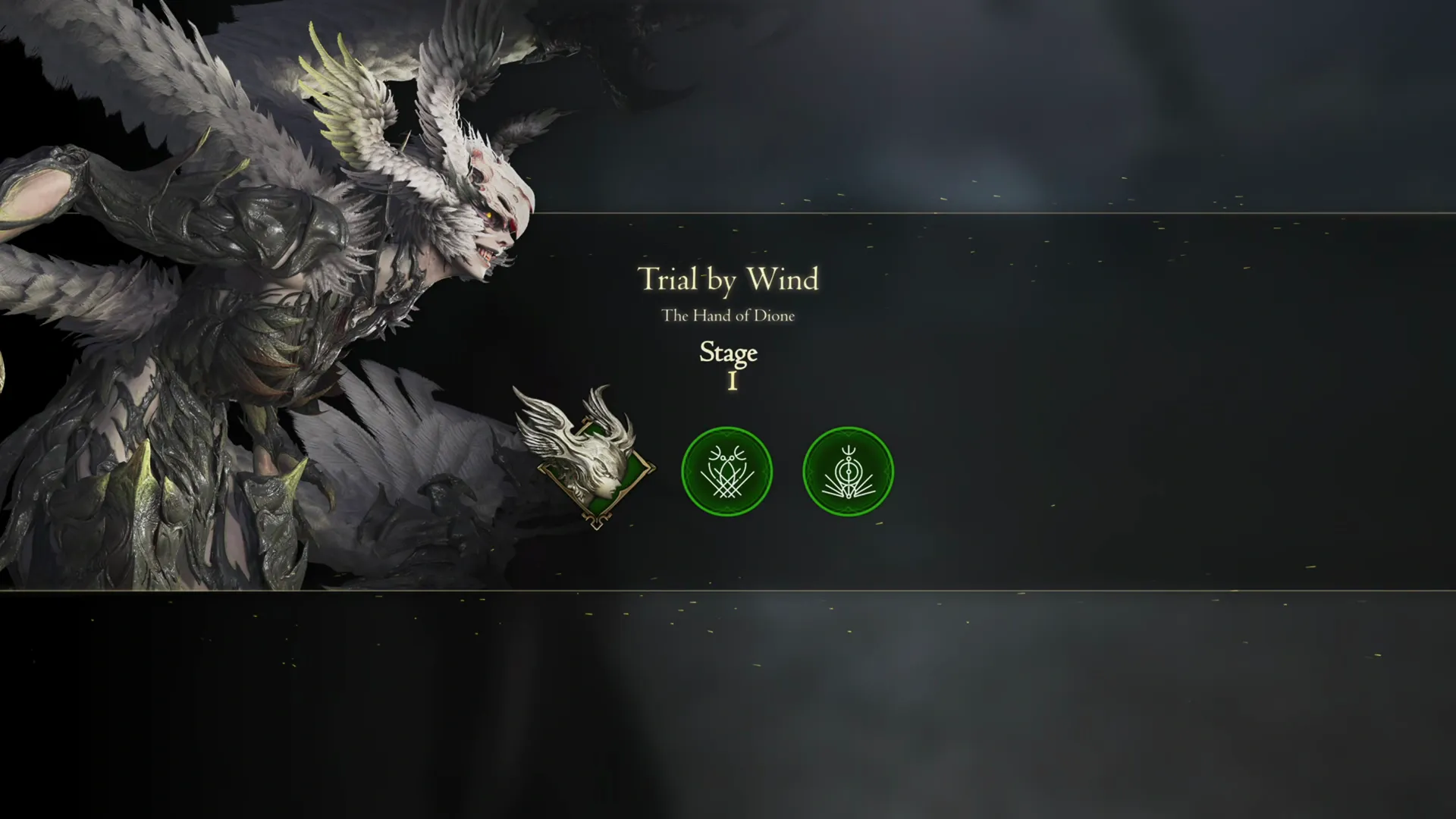Click the Stage label text

[727, 353]
